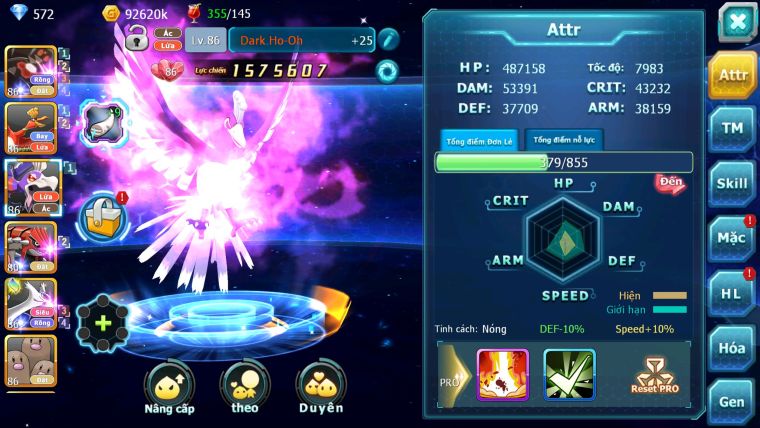Open Nâng cấp upgrade button
760x428 pixels.
[x=170, y=388]
